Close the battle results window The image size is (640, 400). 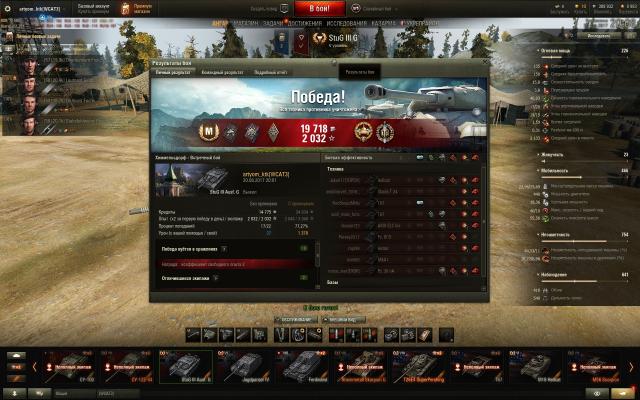click(x=485, y=64)
